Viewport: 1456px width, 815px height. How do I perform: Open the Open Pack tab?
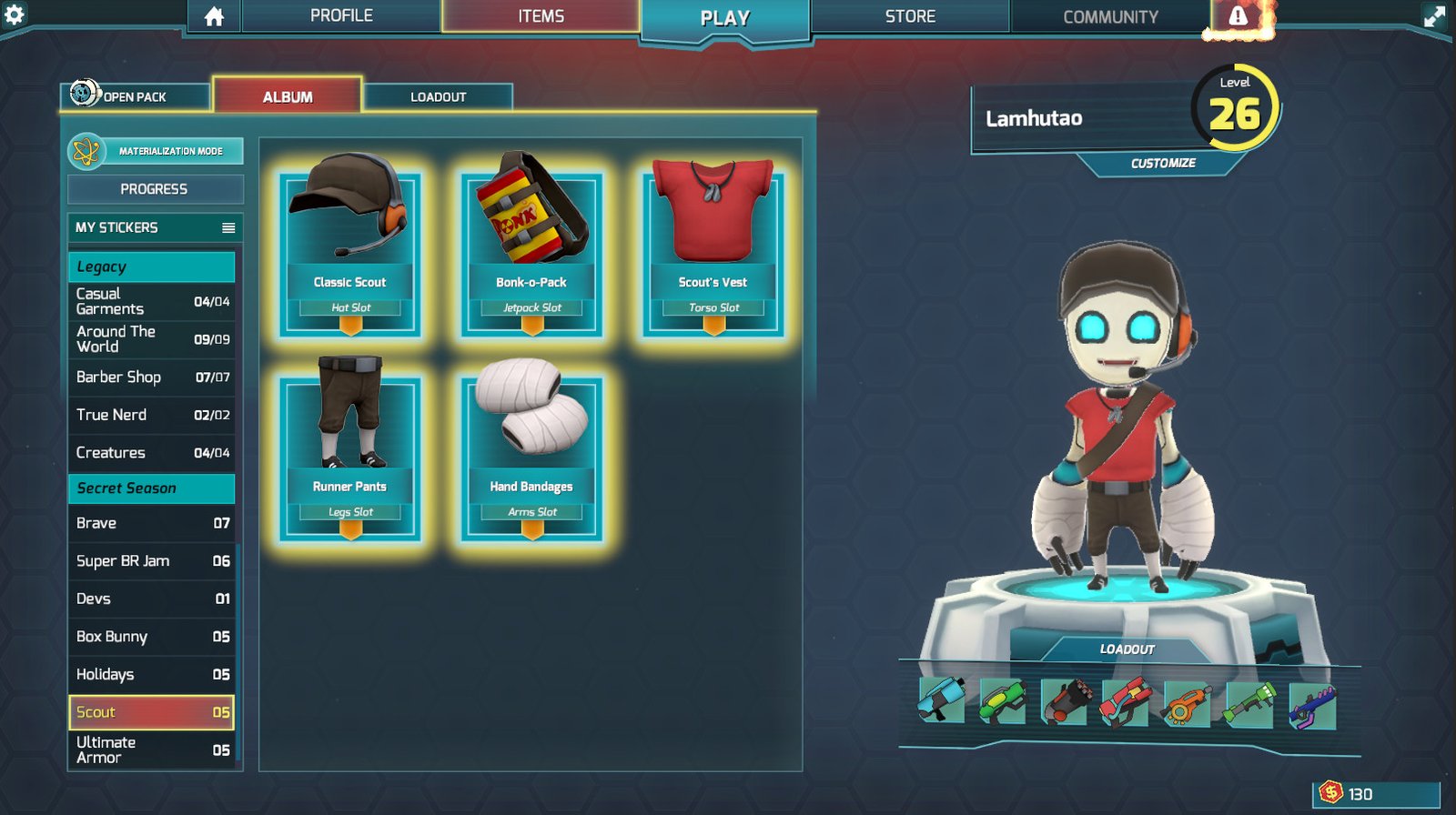coord(135,96)
